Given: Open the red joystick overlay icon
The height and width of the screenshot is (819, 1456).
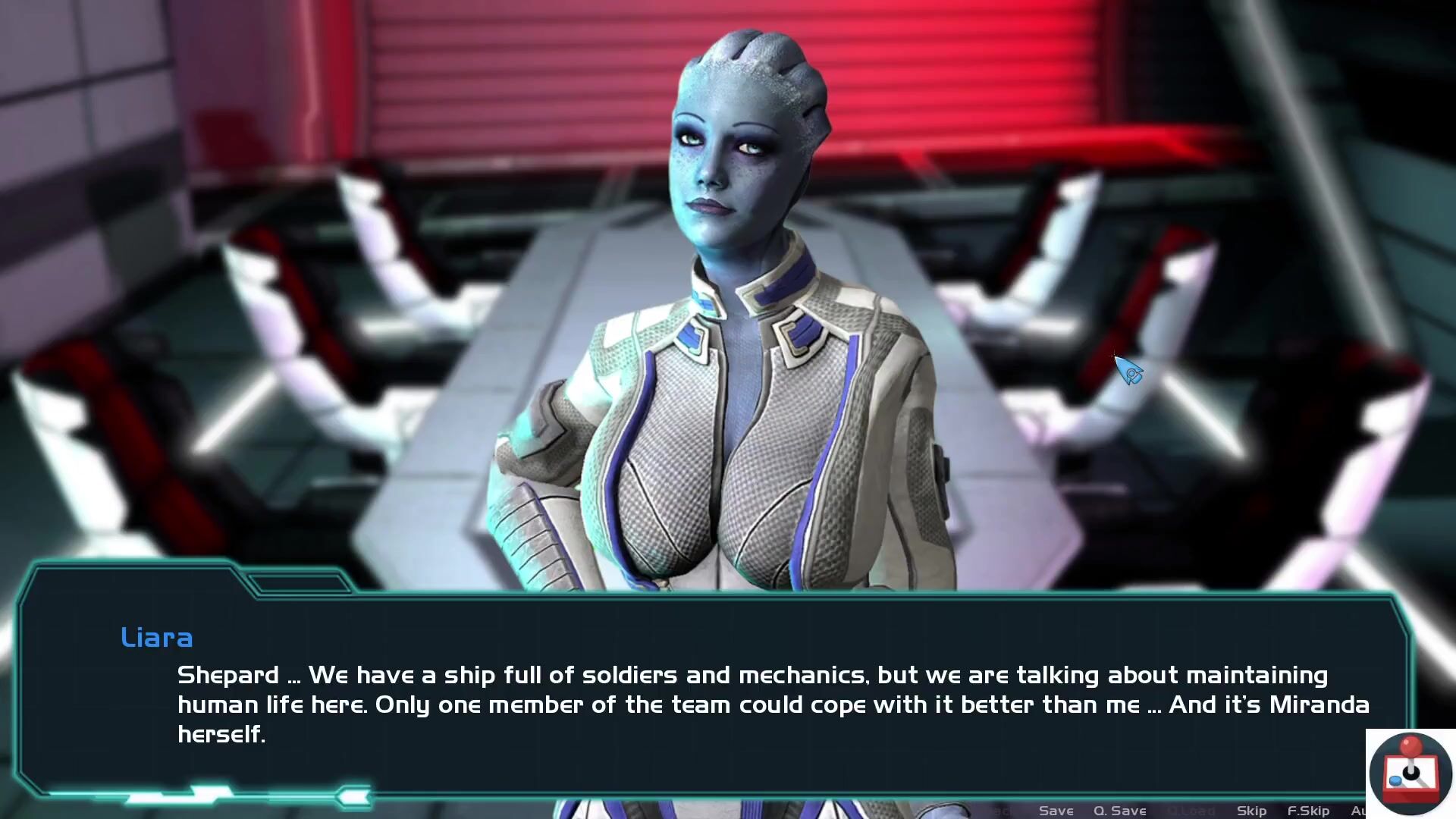Looking at the screenshot, I should click(x=1410, y=773).
